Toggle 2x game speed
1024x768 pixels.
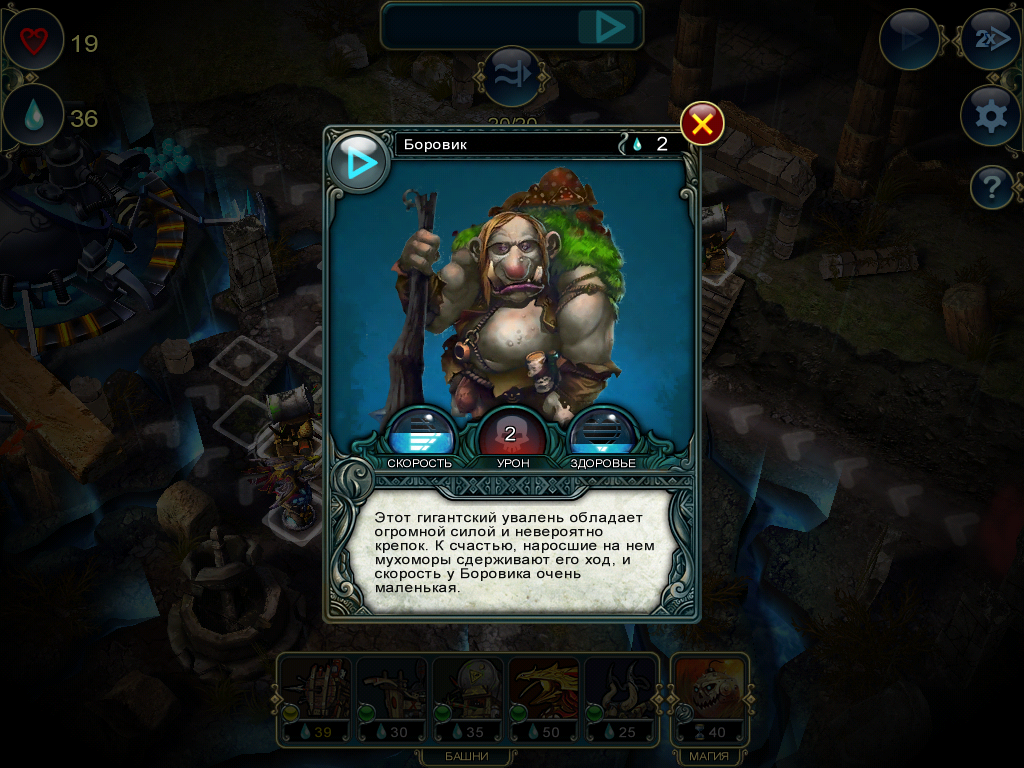click(990, 40)
